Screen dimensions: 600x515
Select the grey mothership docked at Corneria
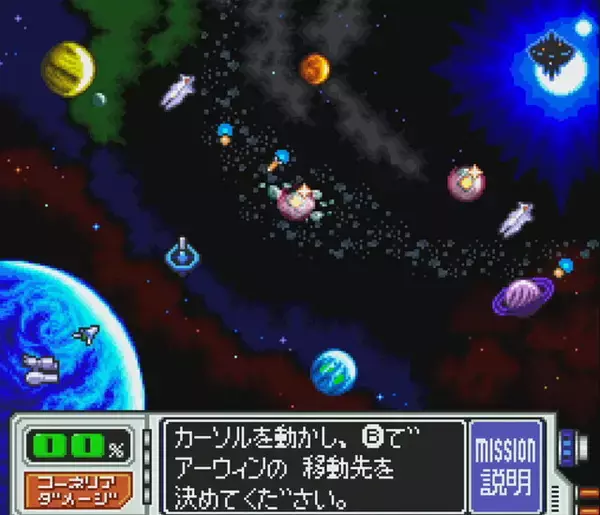pyautogui.click(x=42, y=367)
